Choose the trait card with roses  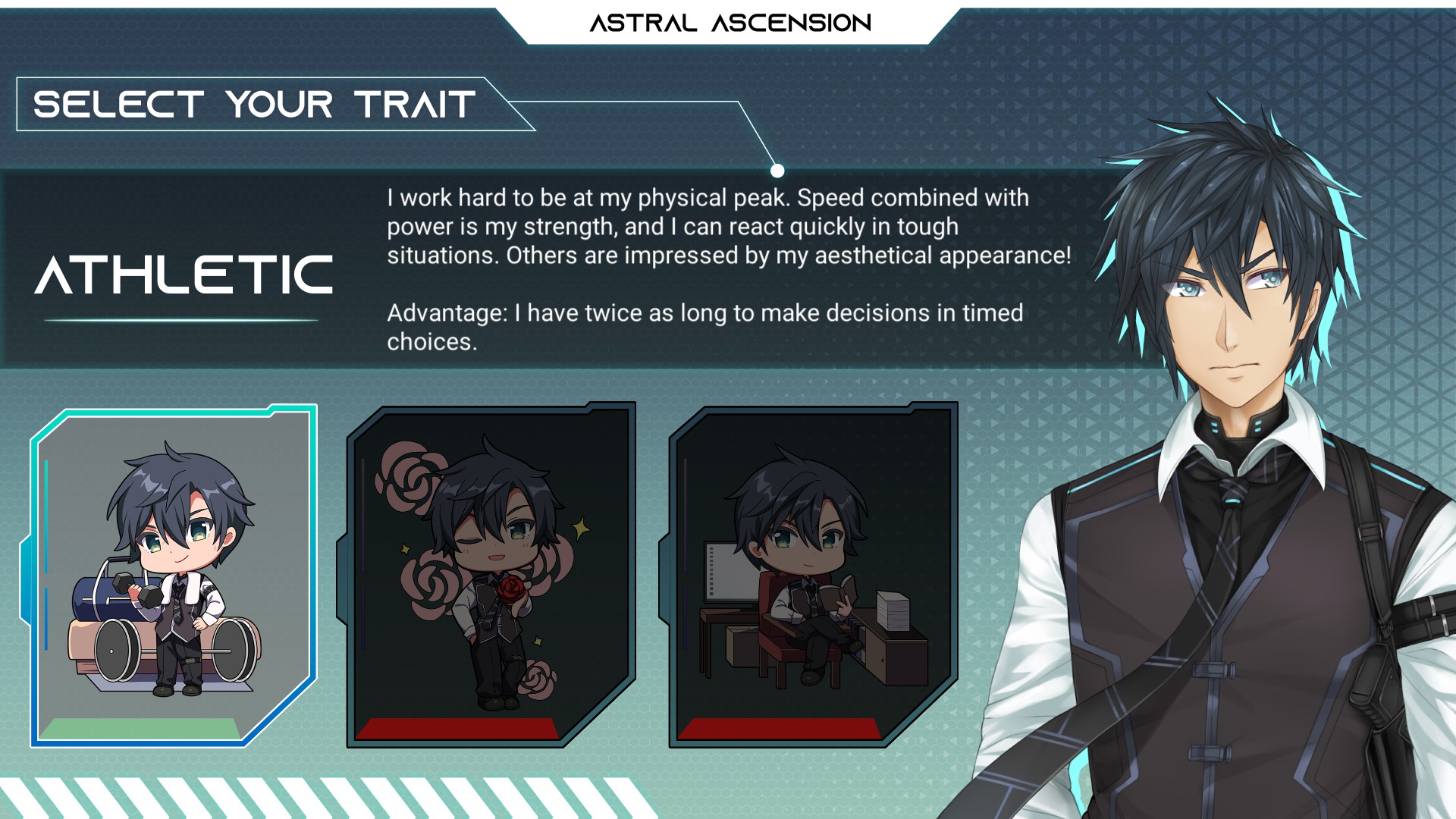[x=491, y=575]
